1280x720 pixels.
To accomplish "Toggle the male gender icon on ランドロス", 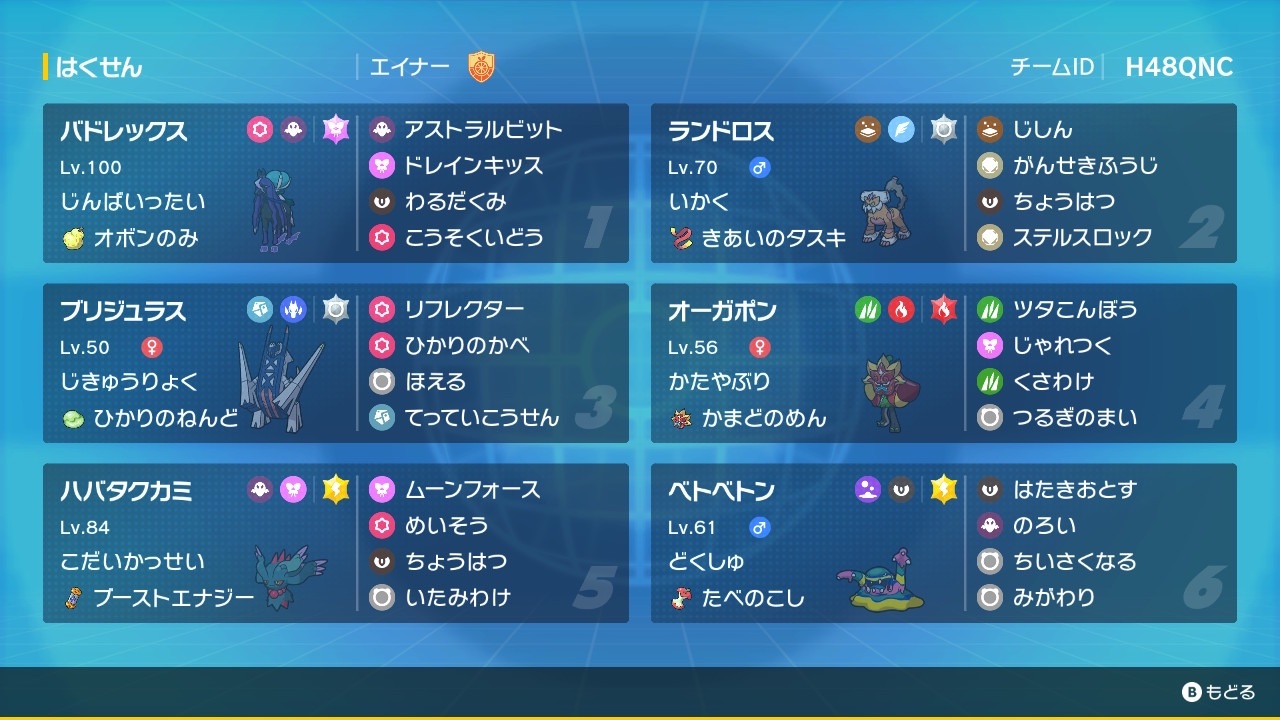I will coord(757,167).
